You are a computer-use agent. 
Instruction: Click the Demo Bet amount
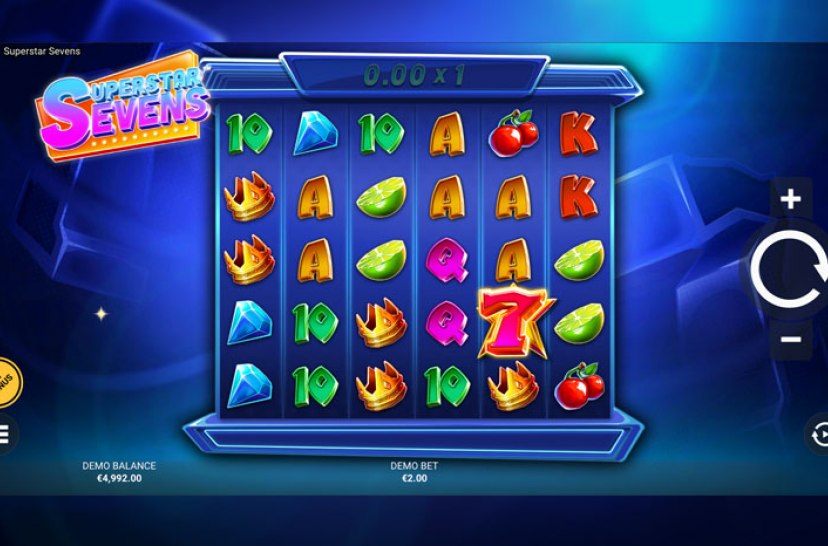tap(414, 478)
